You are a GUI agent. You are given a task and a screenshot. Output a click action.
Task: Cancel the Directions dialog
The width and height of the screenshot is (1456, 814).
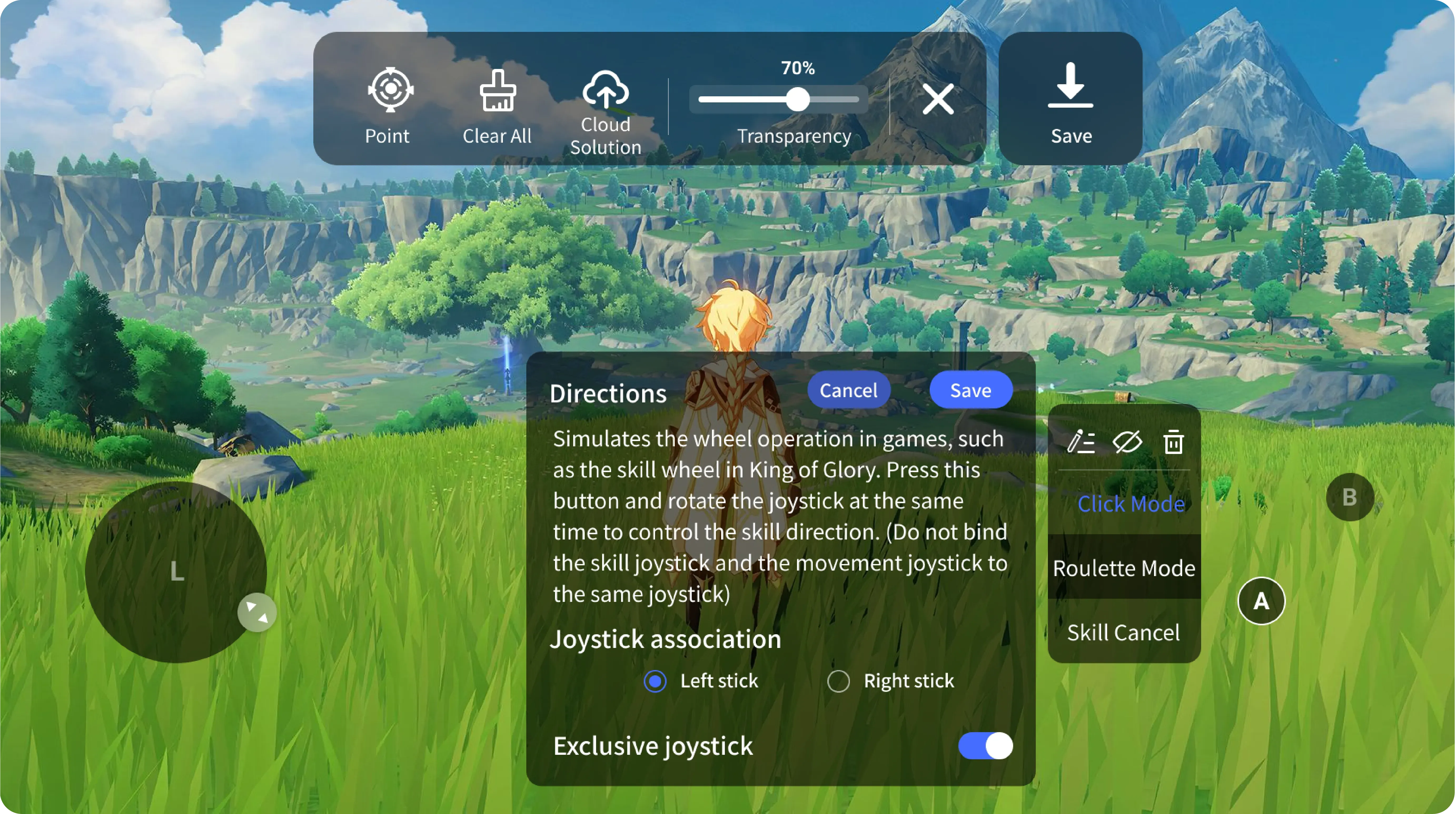(848, 390)
